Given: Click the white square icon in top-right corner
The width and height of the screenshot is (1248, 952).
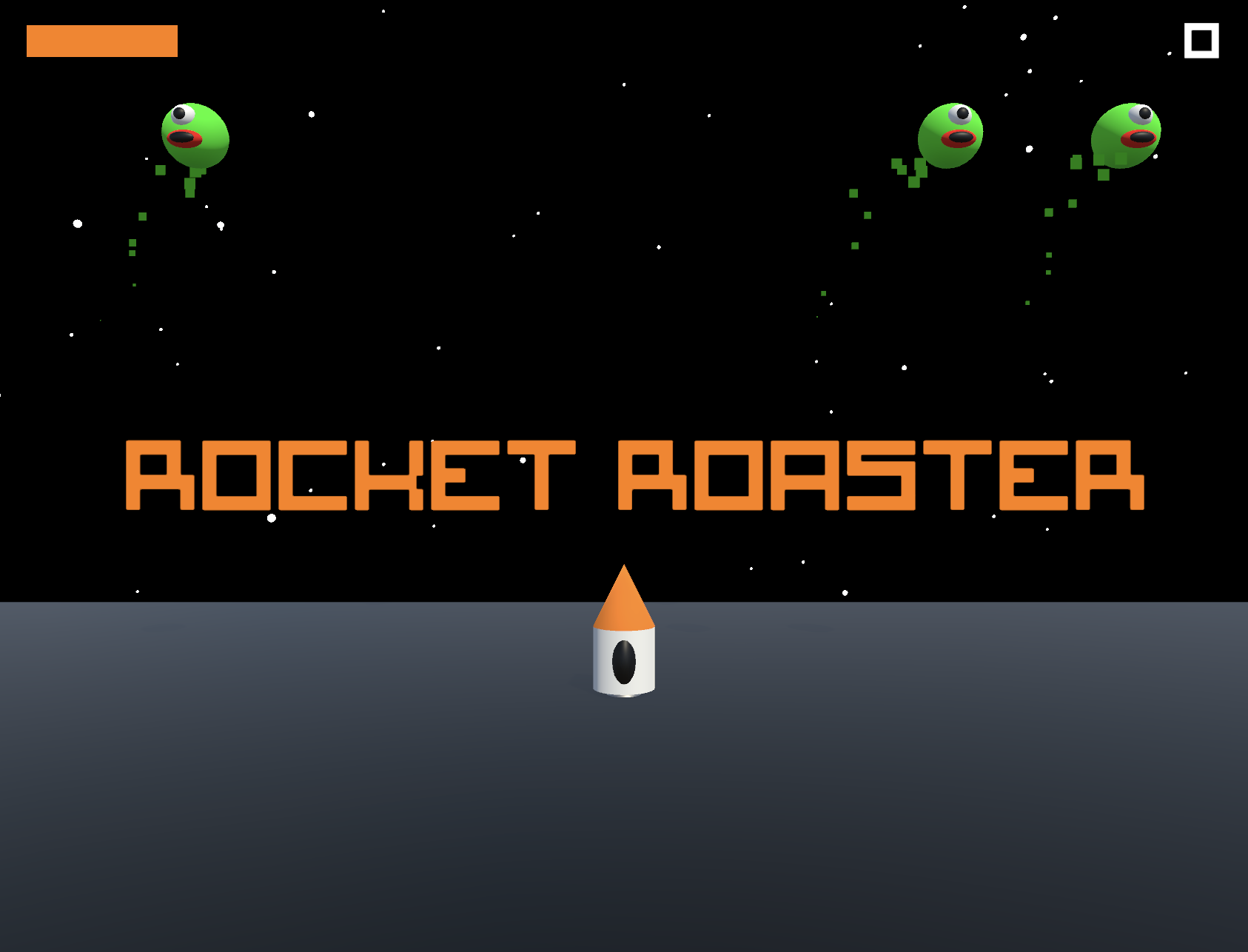Looking at the screenshot, I should click(1203, 42).
